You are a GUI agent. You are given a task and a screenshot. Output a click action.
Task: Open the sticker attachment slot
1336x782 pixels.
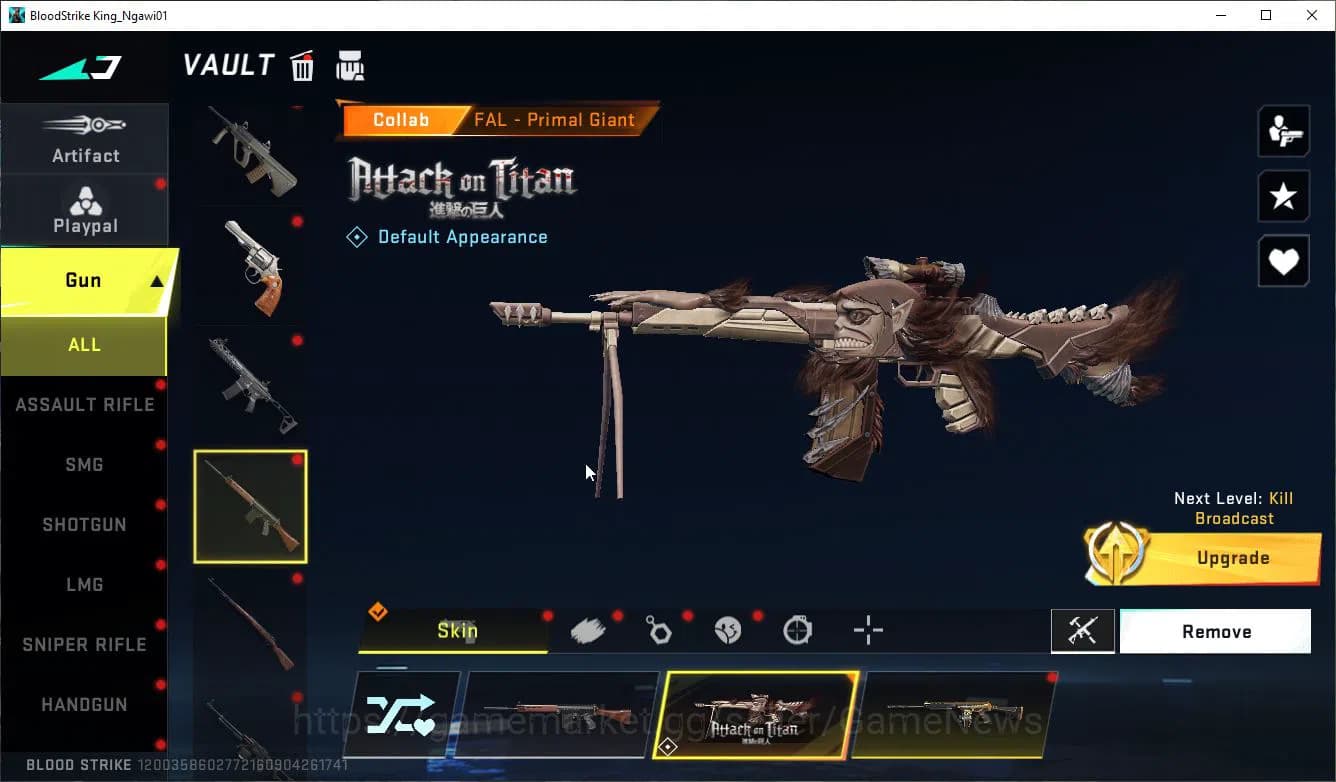[x=728, y=629]
